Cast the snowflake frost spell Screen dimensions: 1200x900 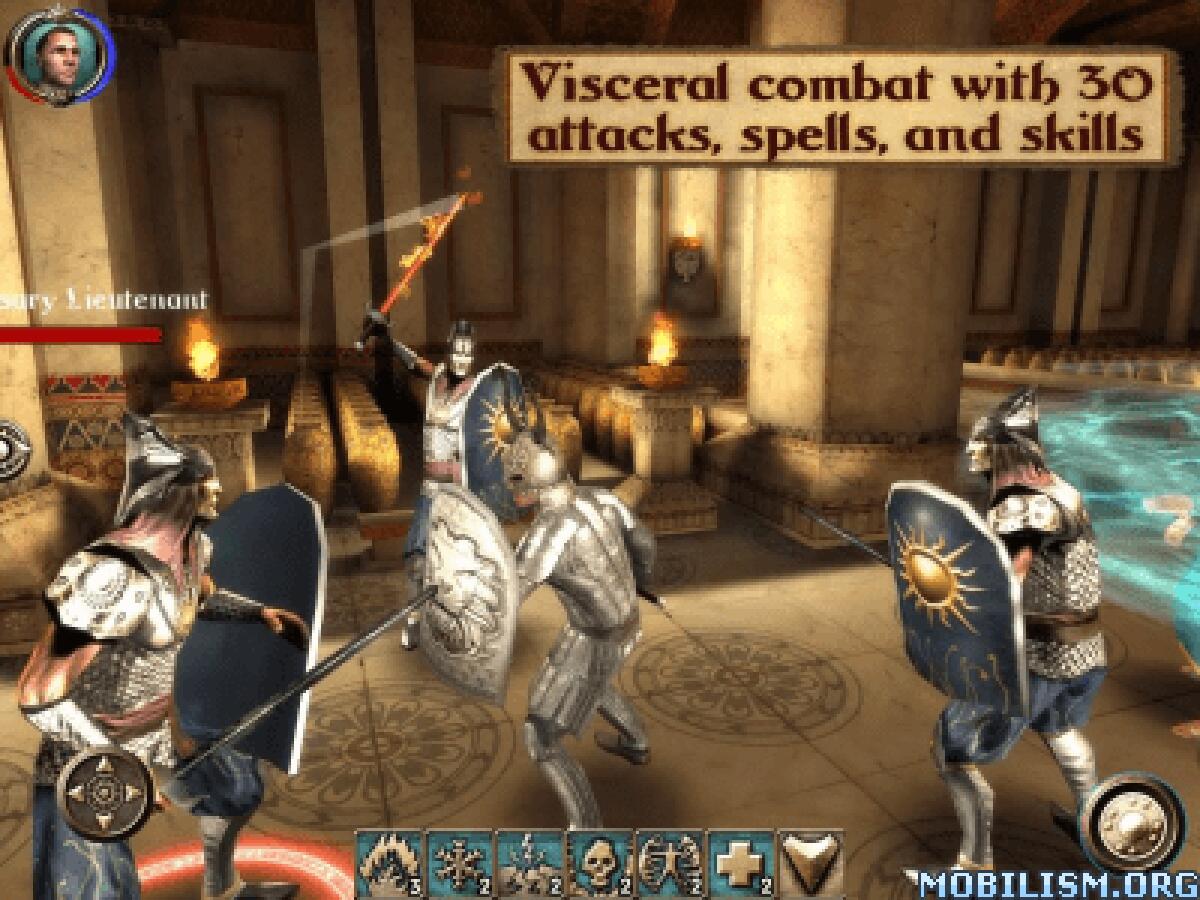coord(460,862)
